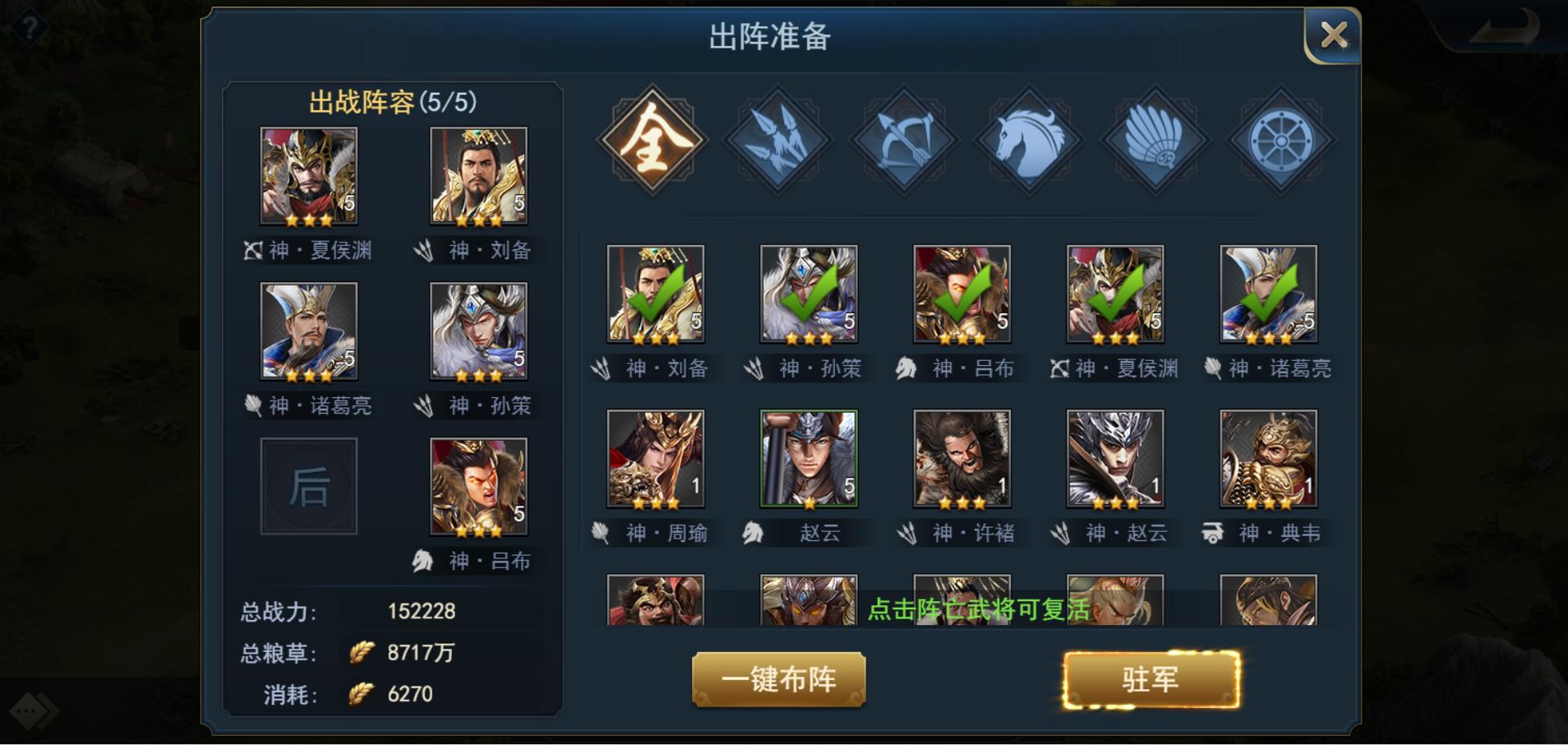Click the empty 后 rear formation slot
Image resolution: width=1568 pixels, height=745 pixels.
pos(309,486)
